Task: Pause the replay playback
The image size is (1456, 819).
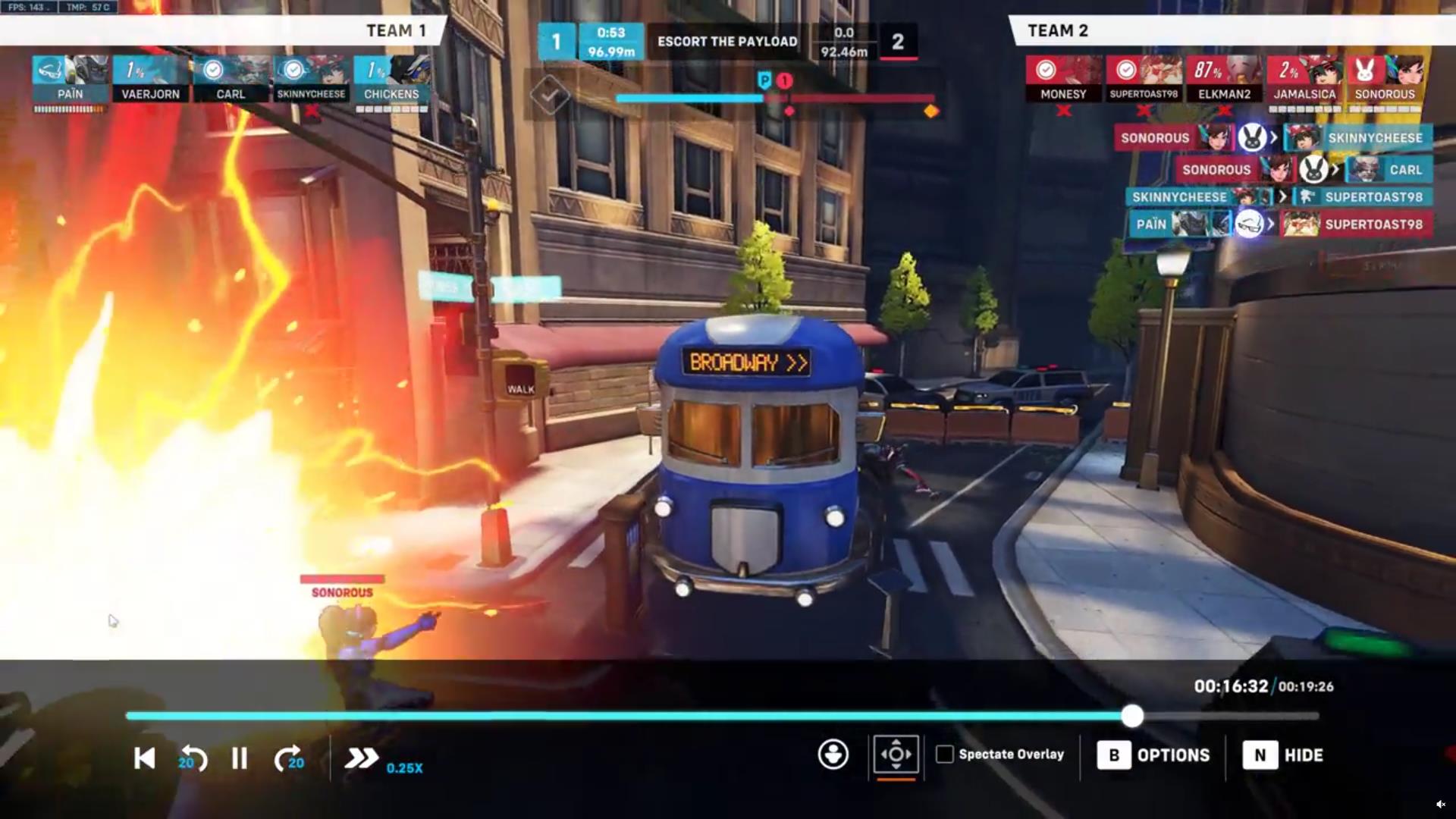Action: pos(239,758)
